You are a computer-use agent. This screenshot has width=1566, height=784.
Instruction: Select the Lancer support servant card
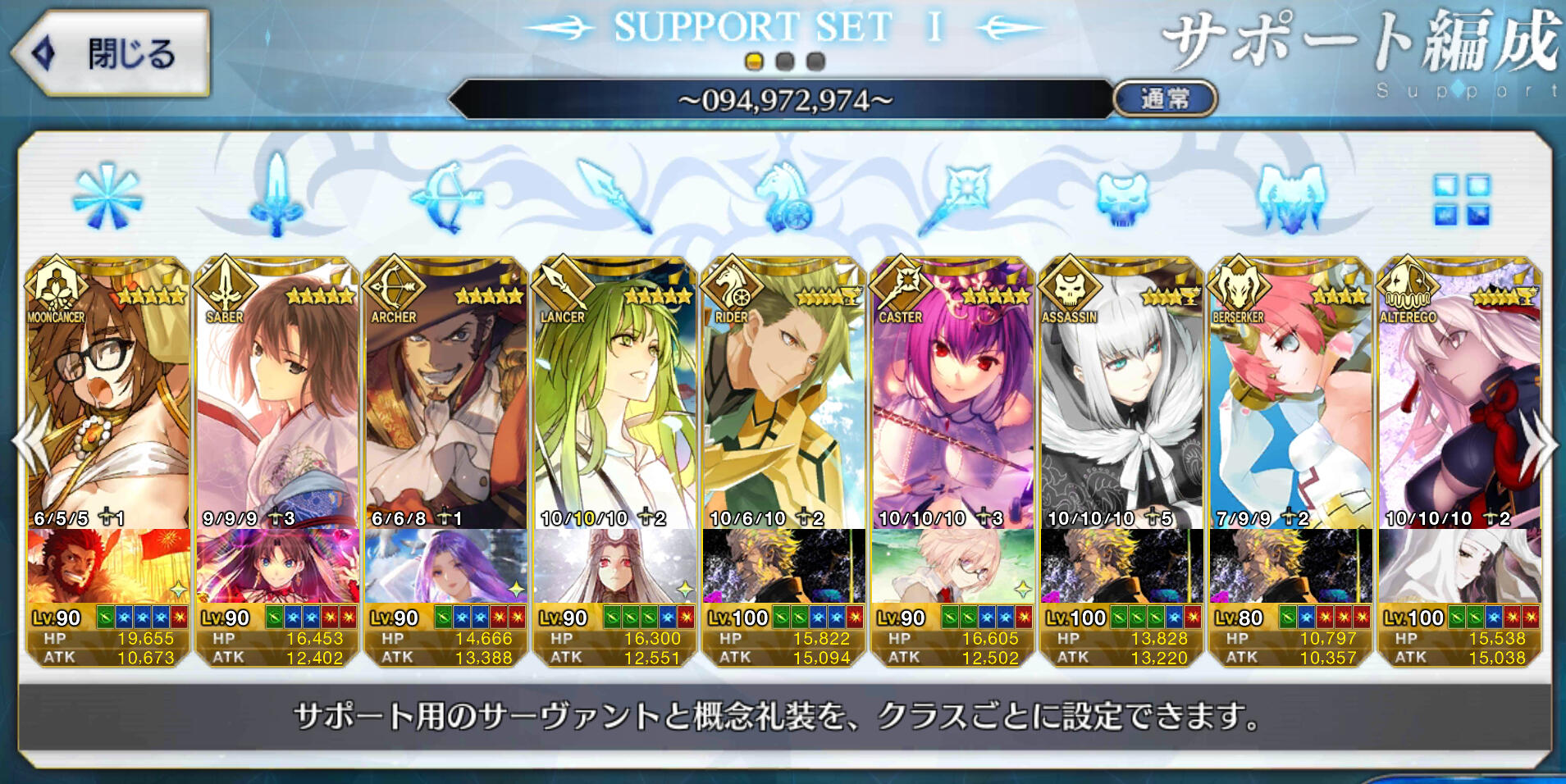[615, 394]
